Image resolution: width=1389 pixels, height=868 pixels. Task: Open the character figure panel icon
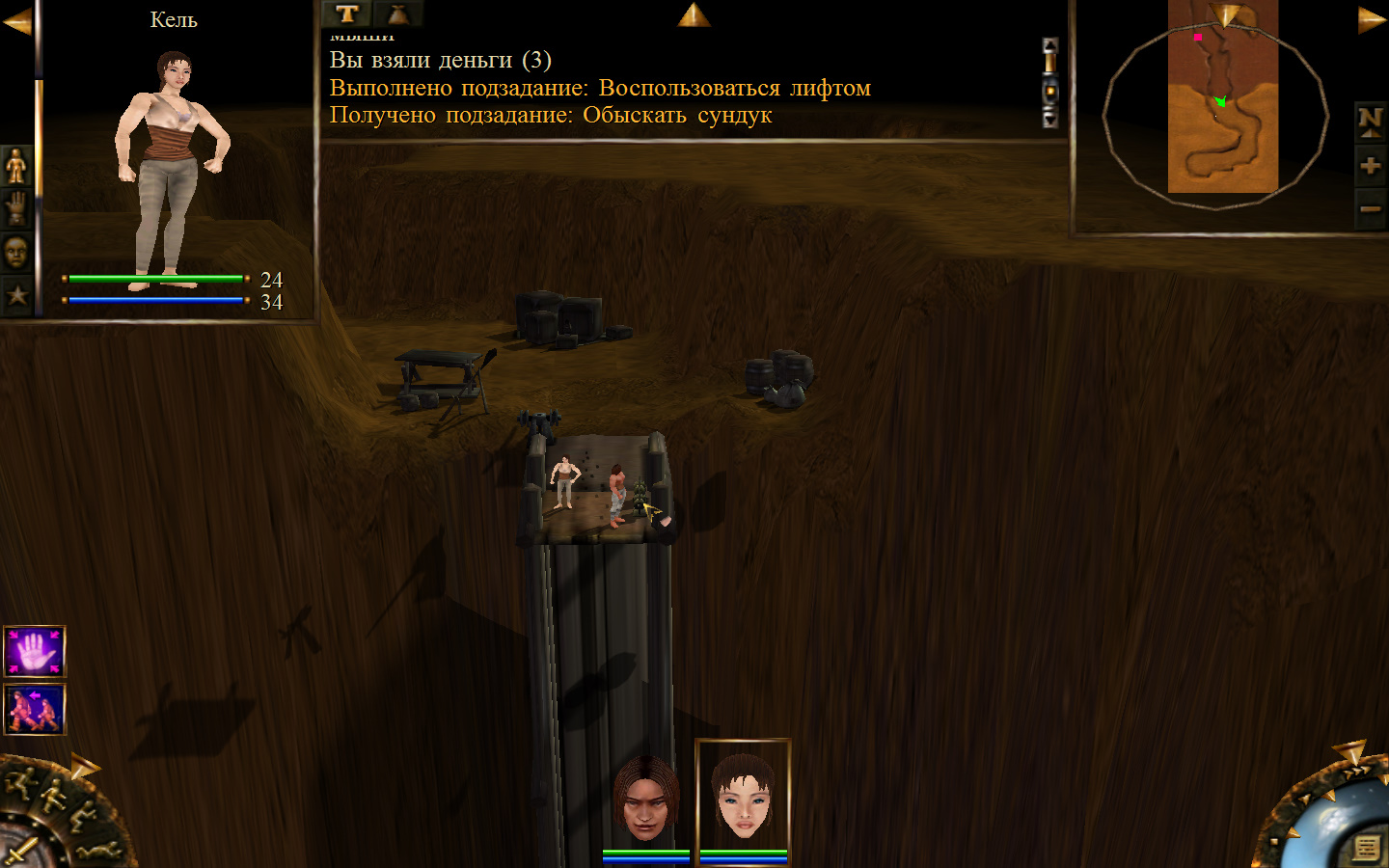(16, 166)
